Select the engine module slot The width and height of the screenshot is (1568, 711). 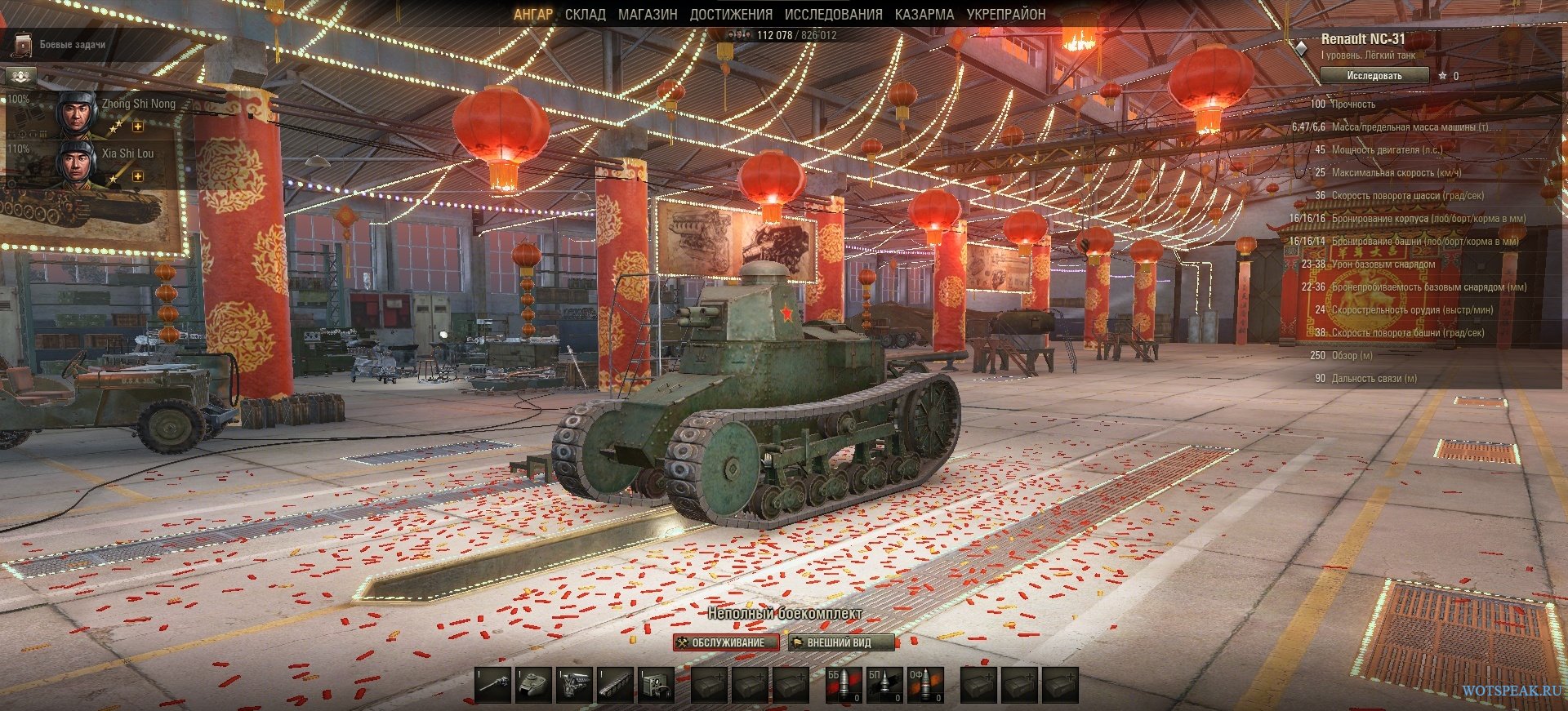[574, 684]
